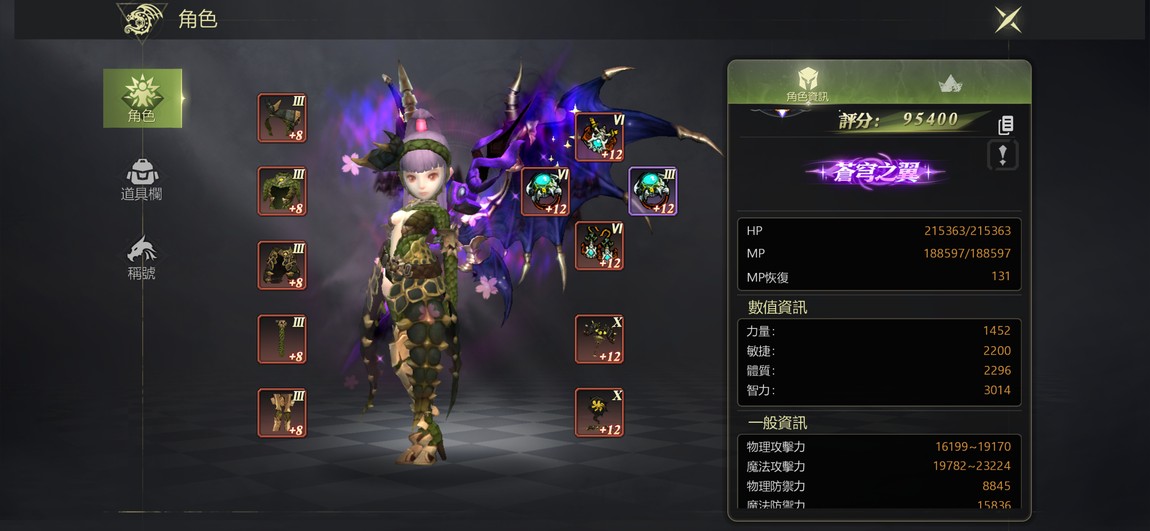Choose the dark leg armor slot

[x=282, y=265]
